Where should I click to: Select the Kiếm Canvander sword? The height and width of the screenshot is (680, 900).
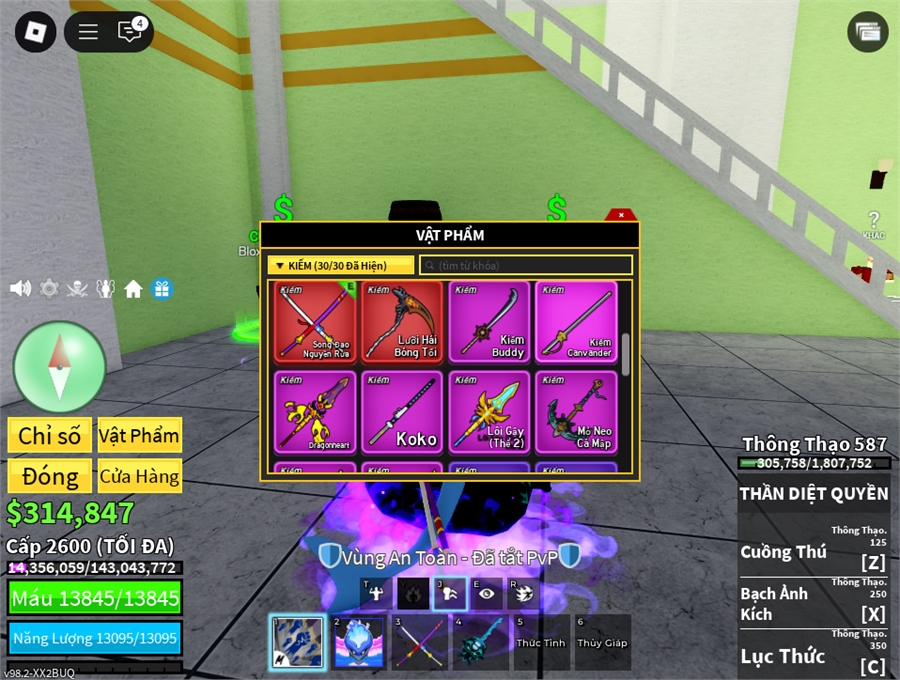tap(576, 321)
